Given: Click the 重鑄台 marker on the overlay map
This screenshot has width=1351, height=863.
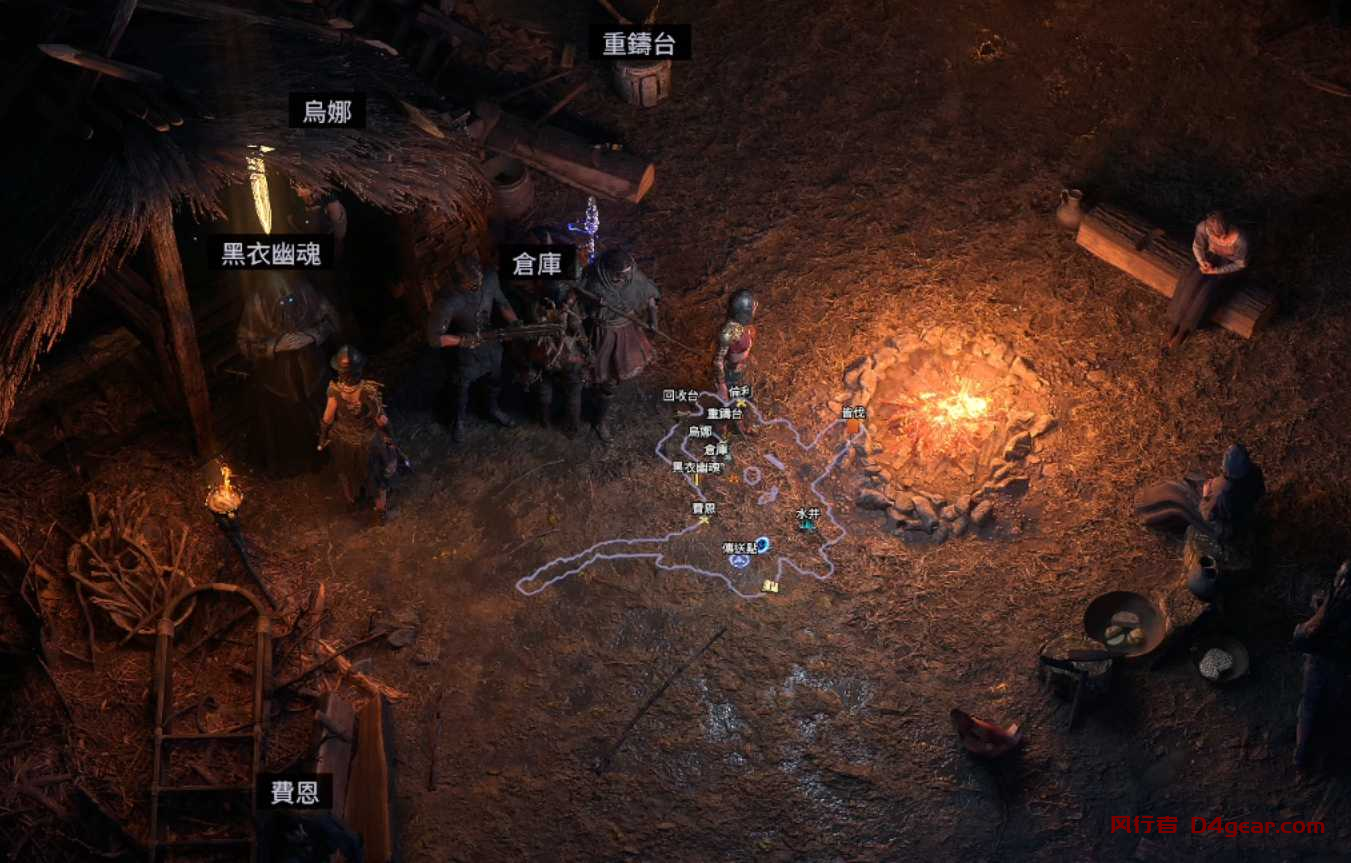Looking at the screenshot, I should [724, 413].
